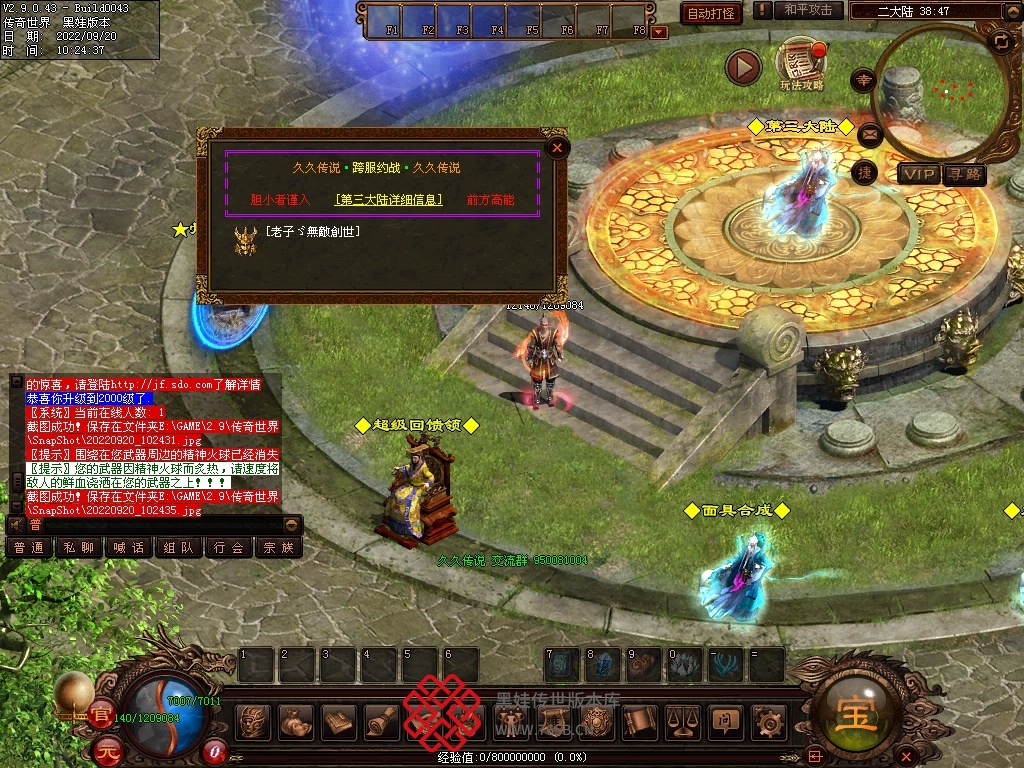1024x768 pixels.
Task: Open the 第三大陆详细信息 link
Action: coord(388,200)
